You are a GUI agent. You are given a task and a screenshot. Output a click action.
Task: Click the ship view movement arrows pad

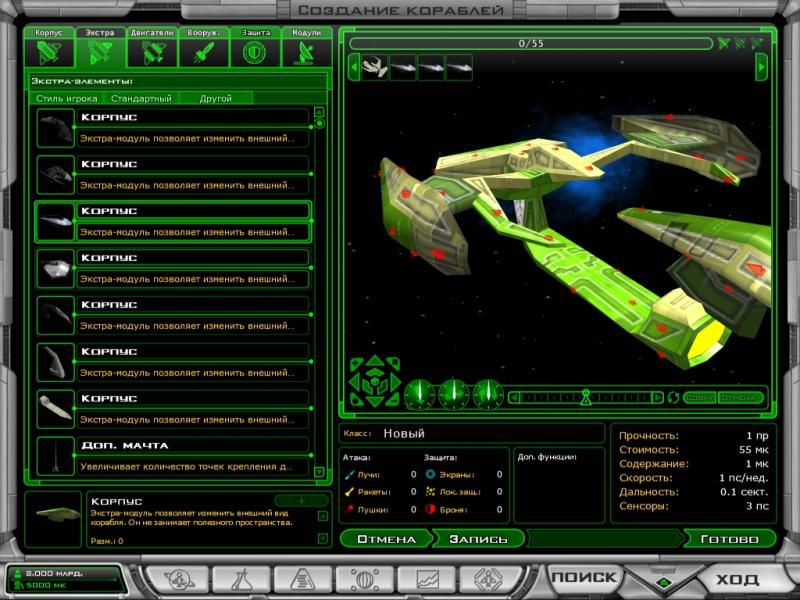(x=375, y=381)
